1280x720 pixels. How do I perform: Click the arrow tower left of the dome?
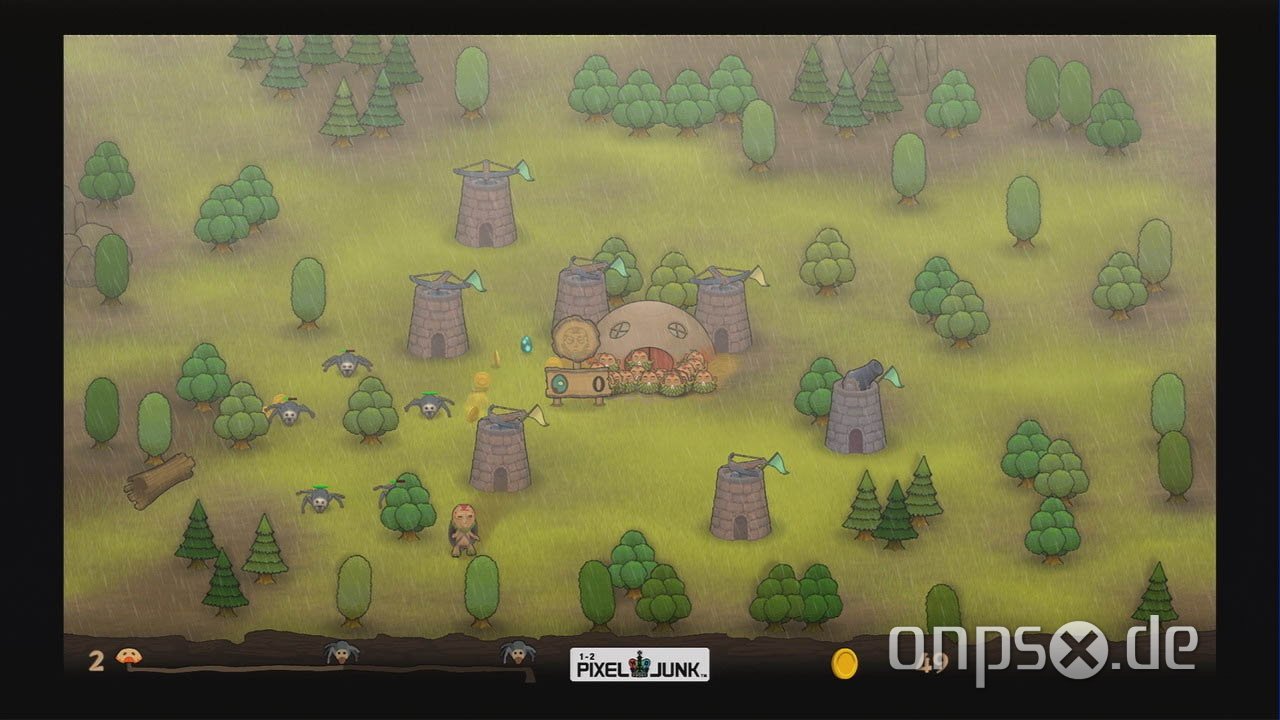pyautogui.click(x=435, y=320)
